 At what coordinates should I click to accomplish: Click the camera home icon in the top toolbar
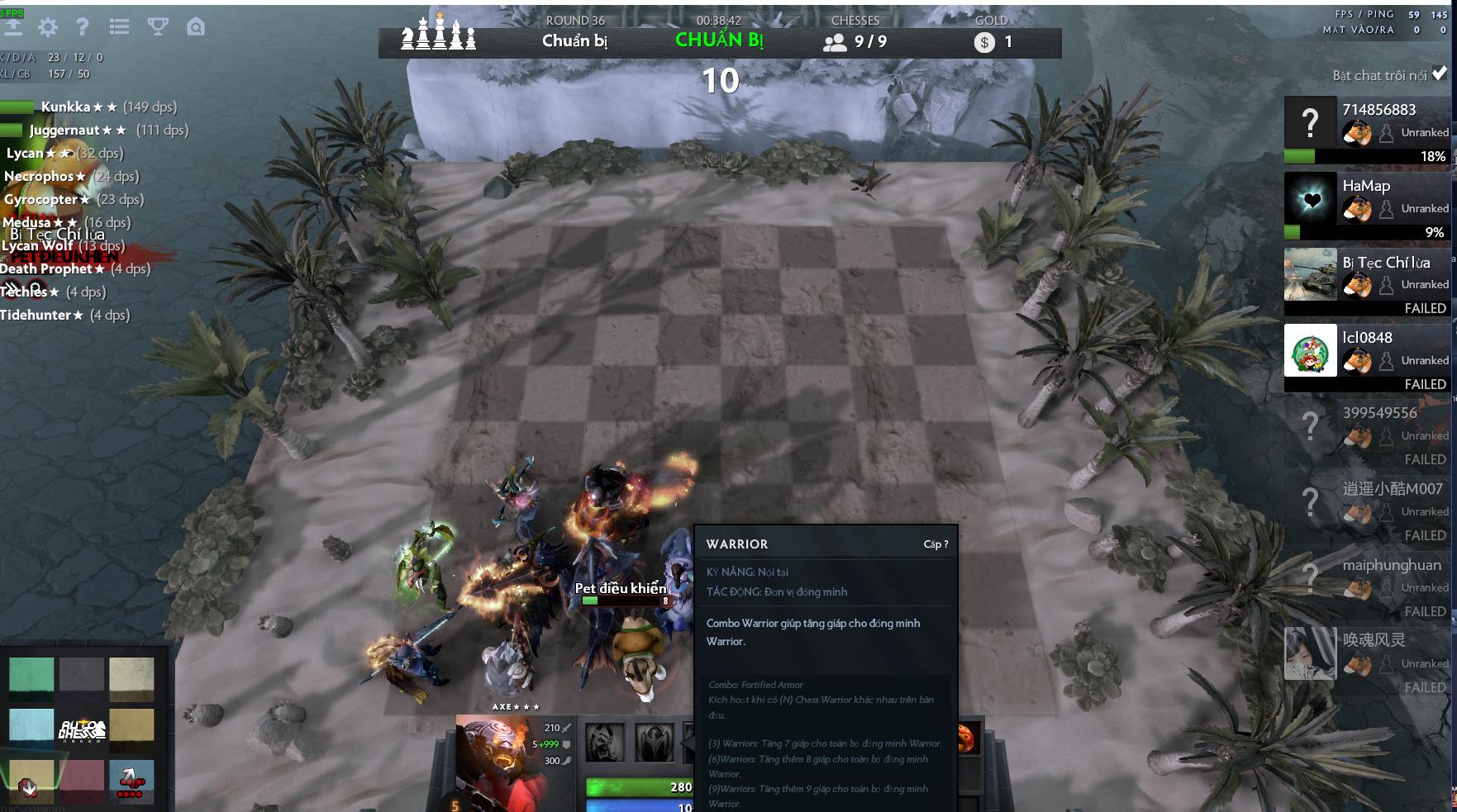193,26
